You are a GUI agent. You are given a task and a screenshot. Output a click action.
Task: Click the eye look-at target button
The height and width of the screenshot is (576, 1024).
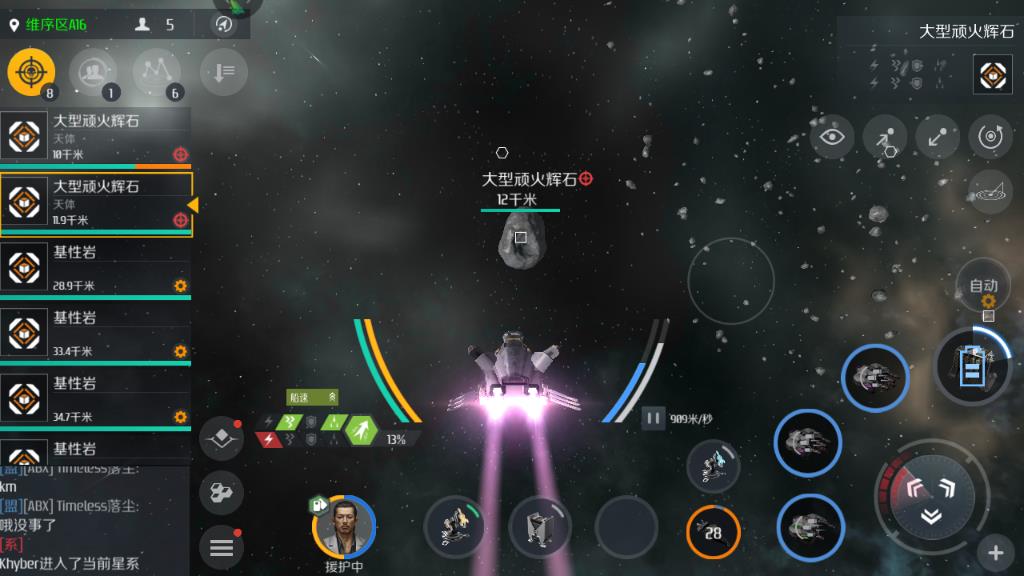click(832, 137)
